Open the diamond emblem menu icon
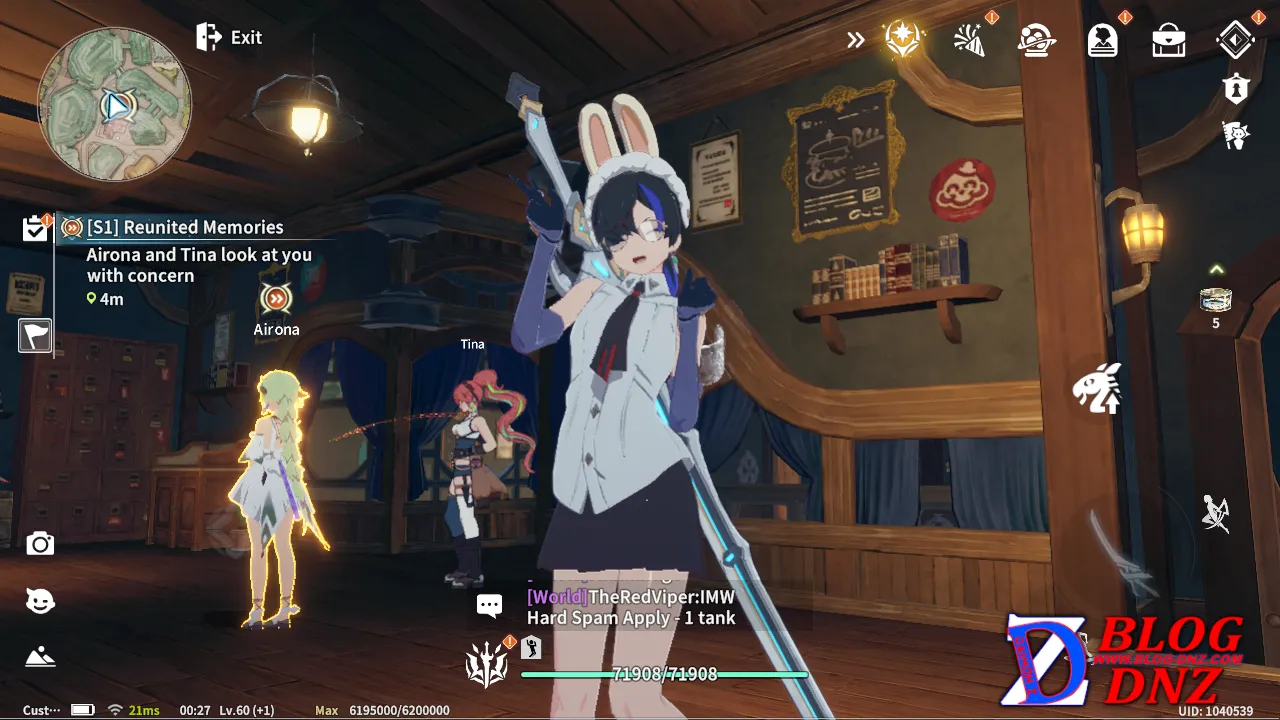 point(1235,40)
